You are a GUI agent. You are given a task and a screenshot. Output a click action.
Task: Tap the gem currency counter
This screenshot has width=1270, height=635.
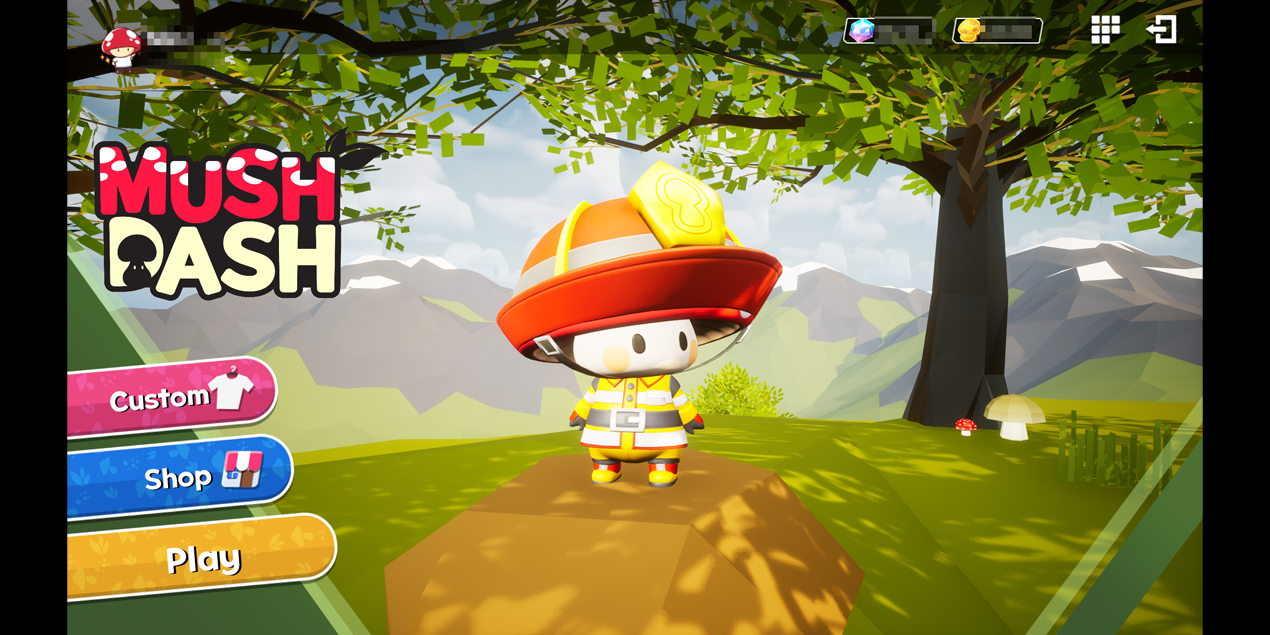pos(888,31)
